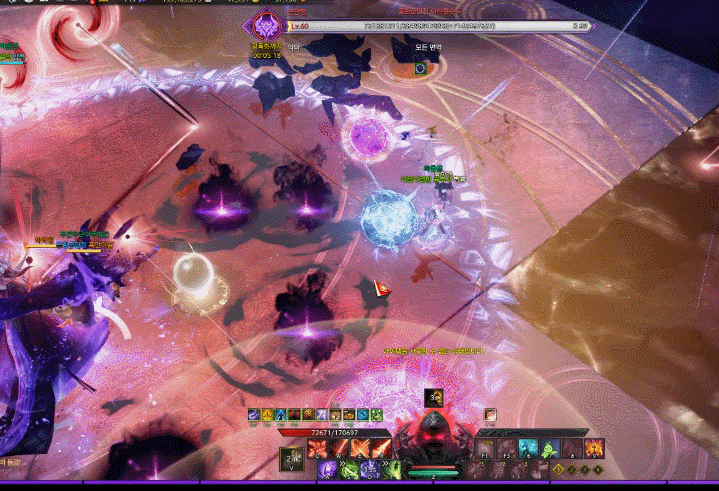Viewport: 719px width, 491px height.
Task: Use the blue potion item slot
Action: (x=529, y=449)
